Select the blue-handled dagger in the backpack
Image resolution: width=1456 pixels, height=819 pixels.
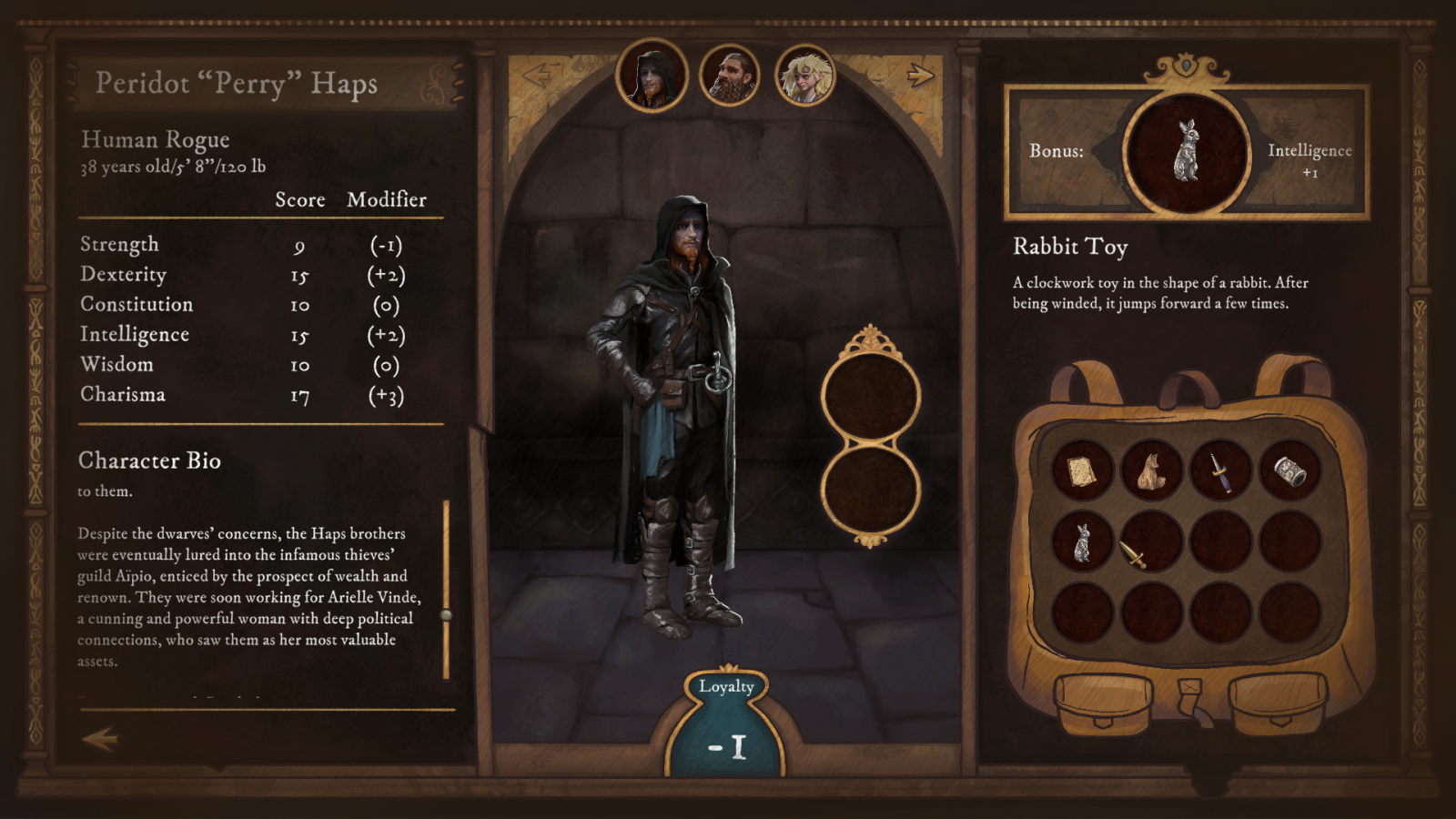tap(1220, 470)
